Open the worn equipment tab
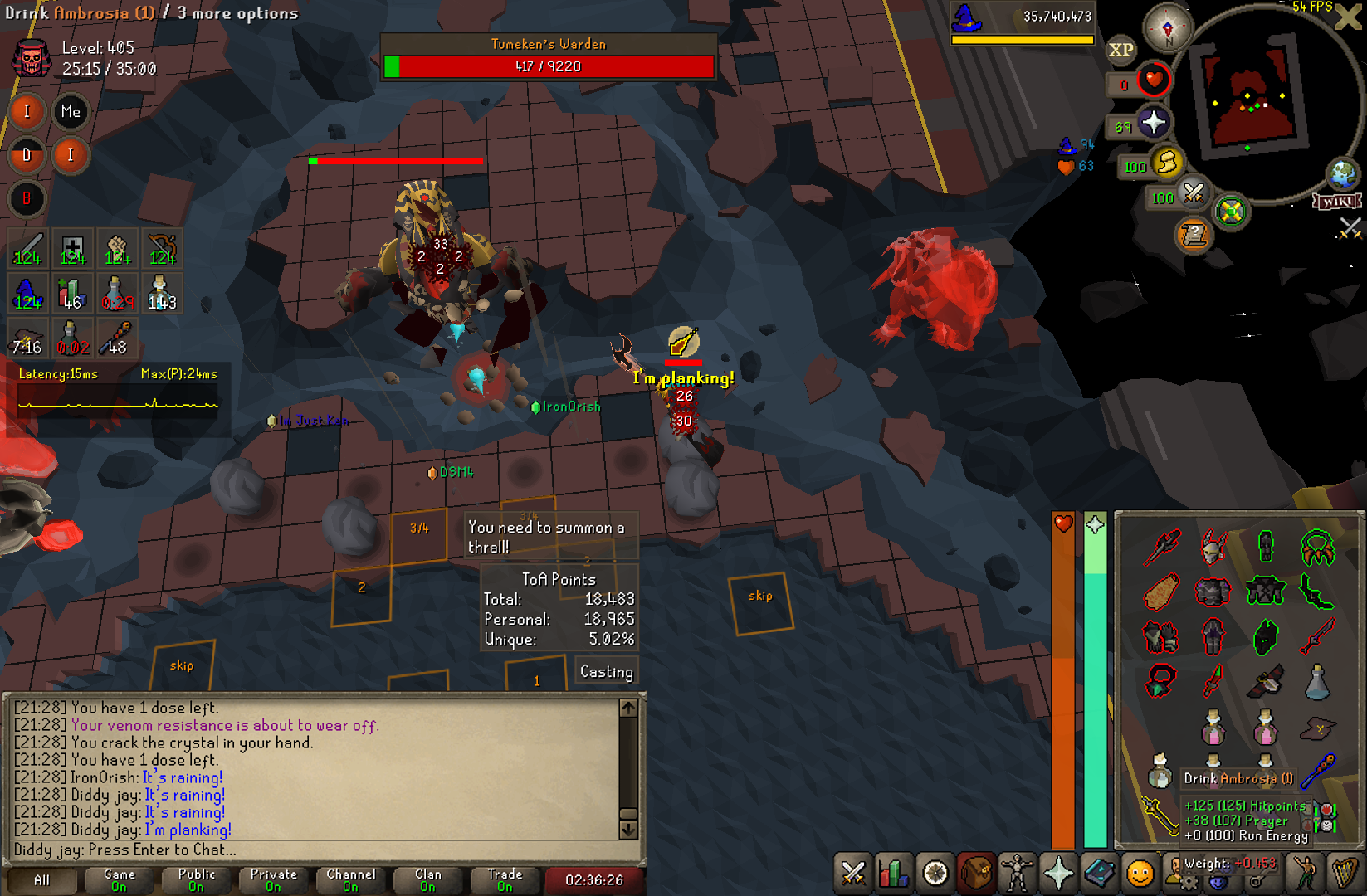The image size is (1367, 896). click(x=1017, y=873)
